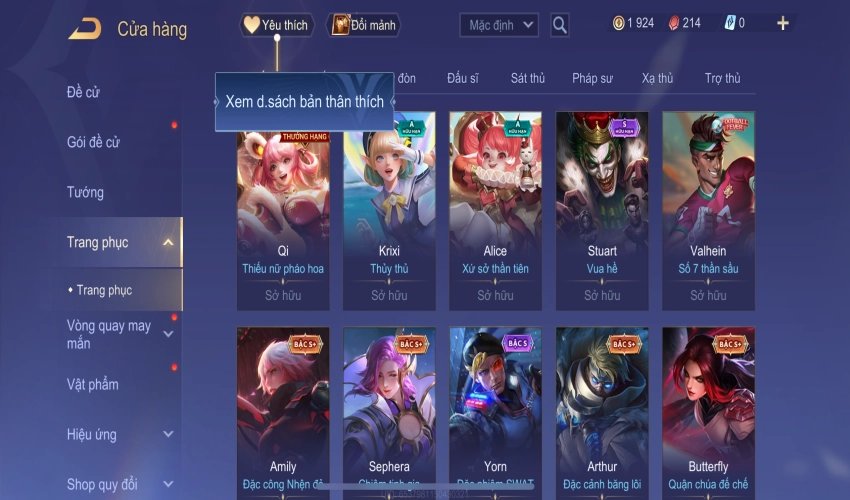Collapse the Trang phục category
The width and height of the screenshot is (850, 500).
168,242
